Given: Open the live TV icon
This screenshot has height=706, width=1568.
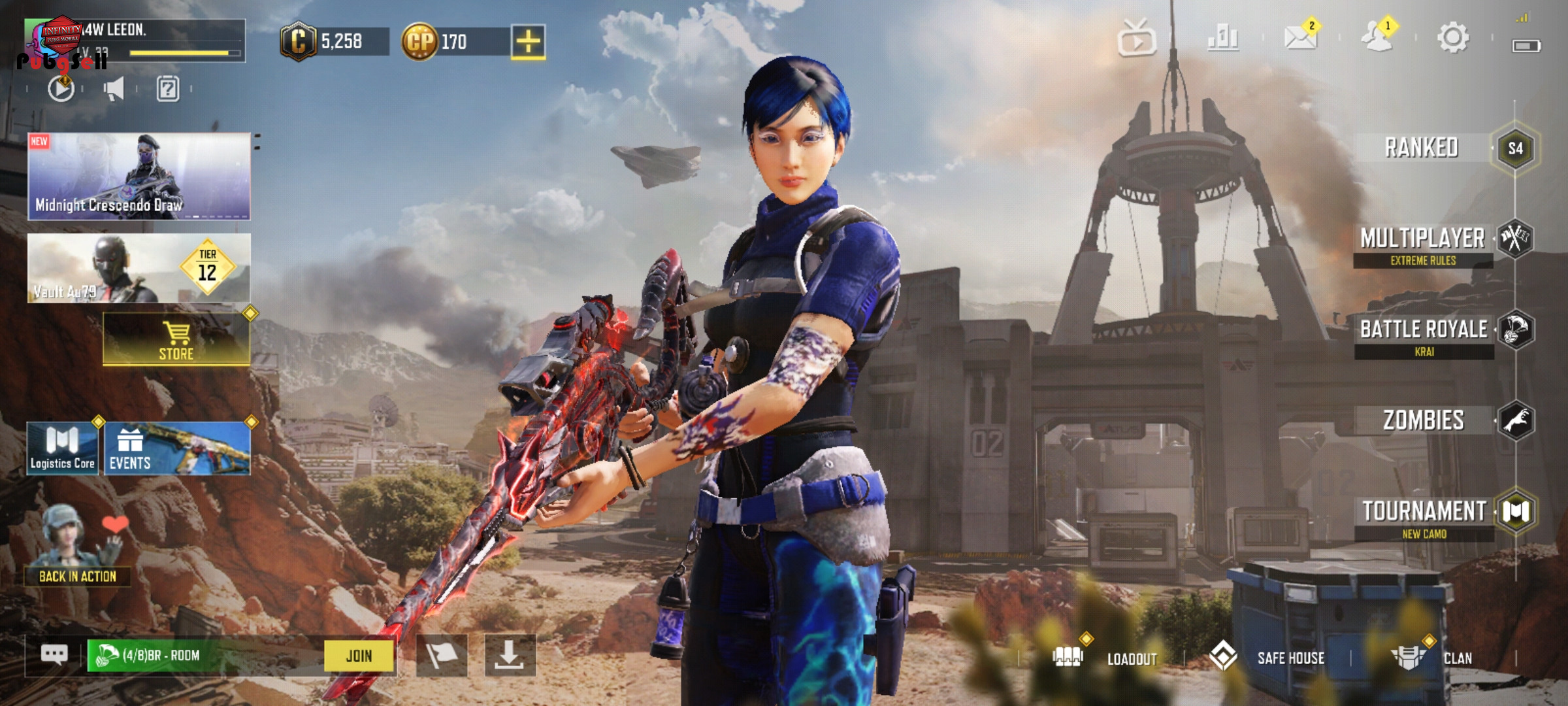Looking at the screenshot, I should pyautogui.click(x=1137, y=39).
